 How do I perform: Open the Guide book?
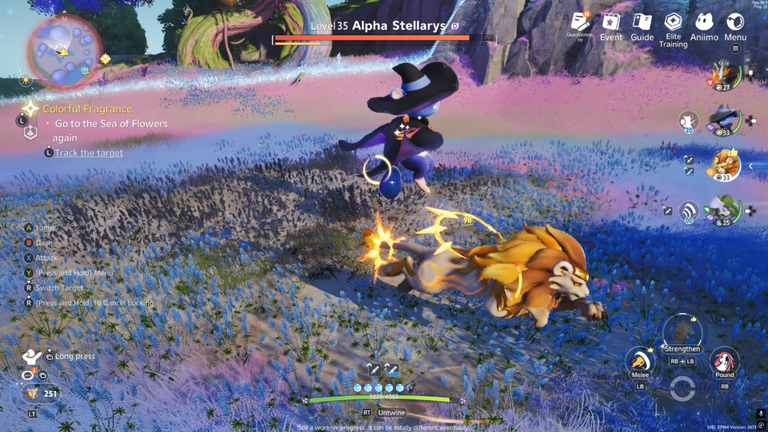[642, 24]
